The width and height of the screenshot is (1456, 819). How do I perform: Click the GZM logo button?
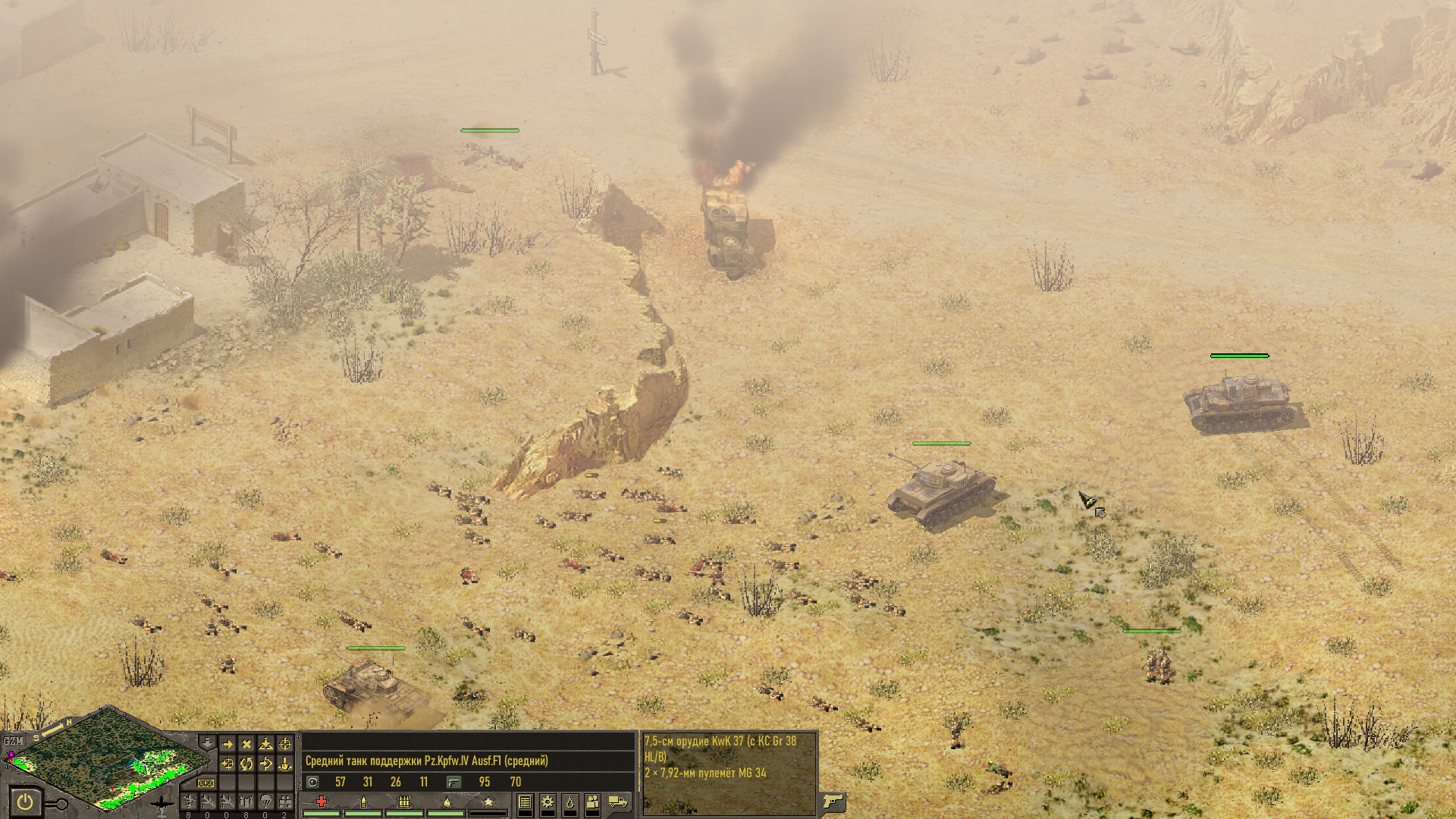point(13,741)
